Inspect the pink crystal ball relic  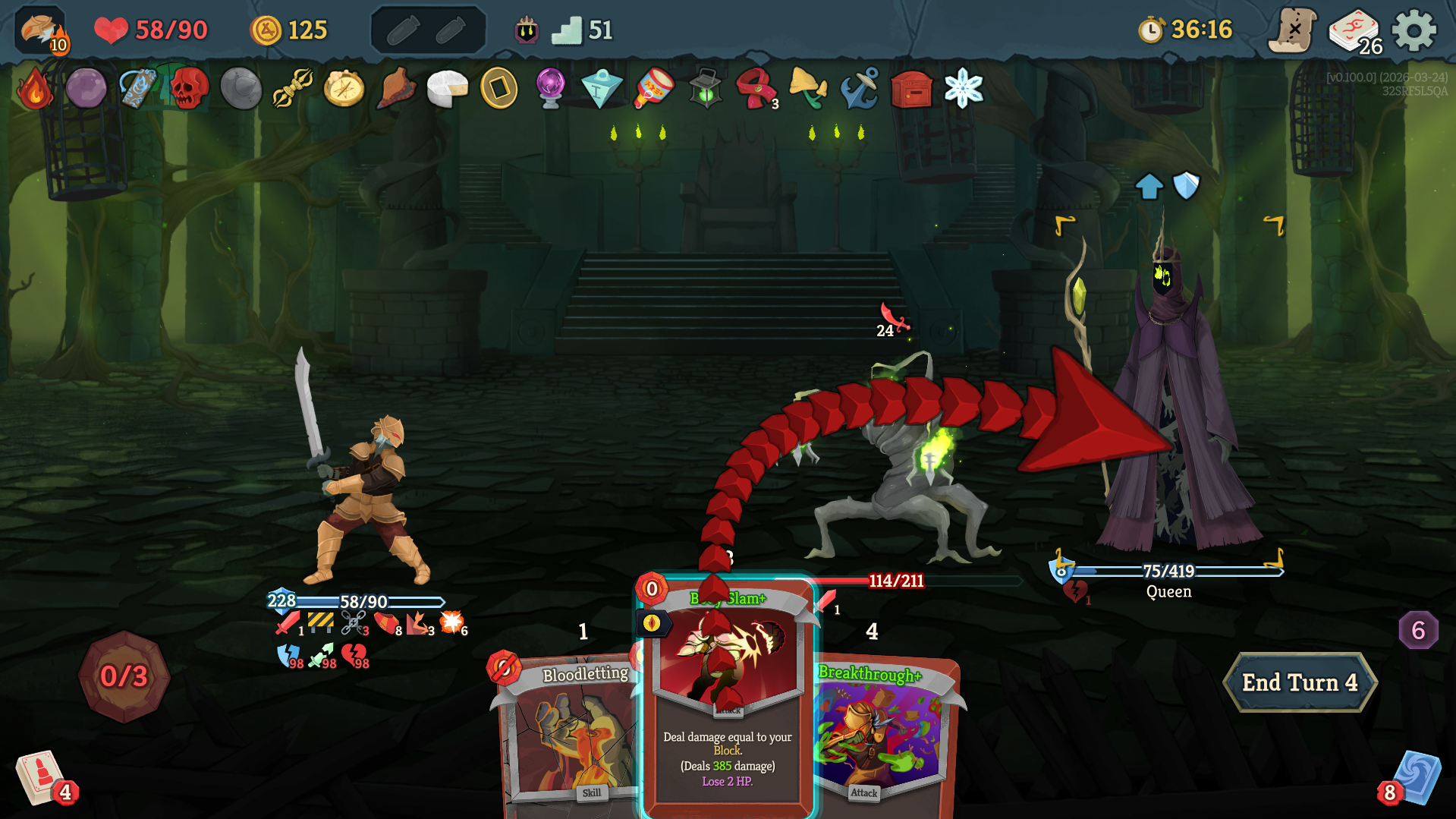tap(550, 89)
